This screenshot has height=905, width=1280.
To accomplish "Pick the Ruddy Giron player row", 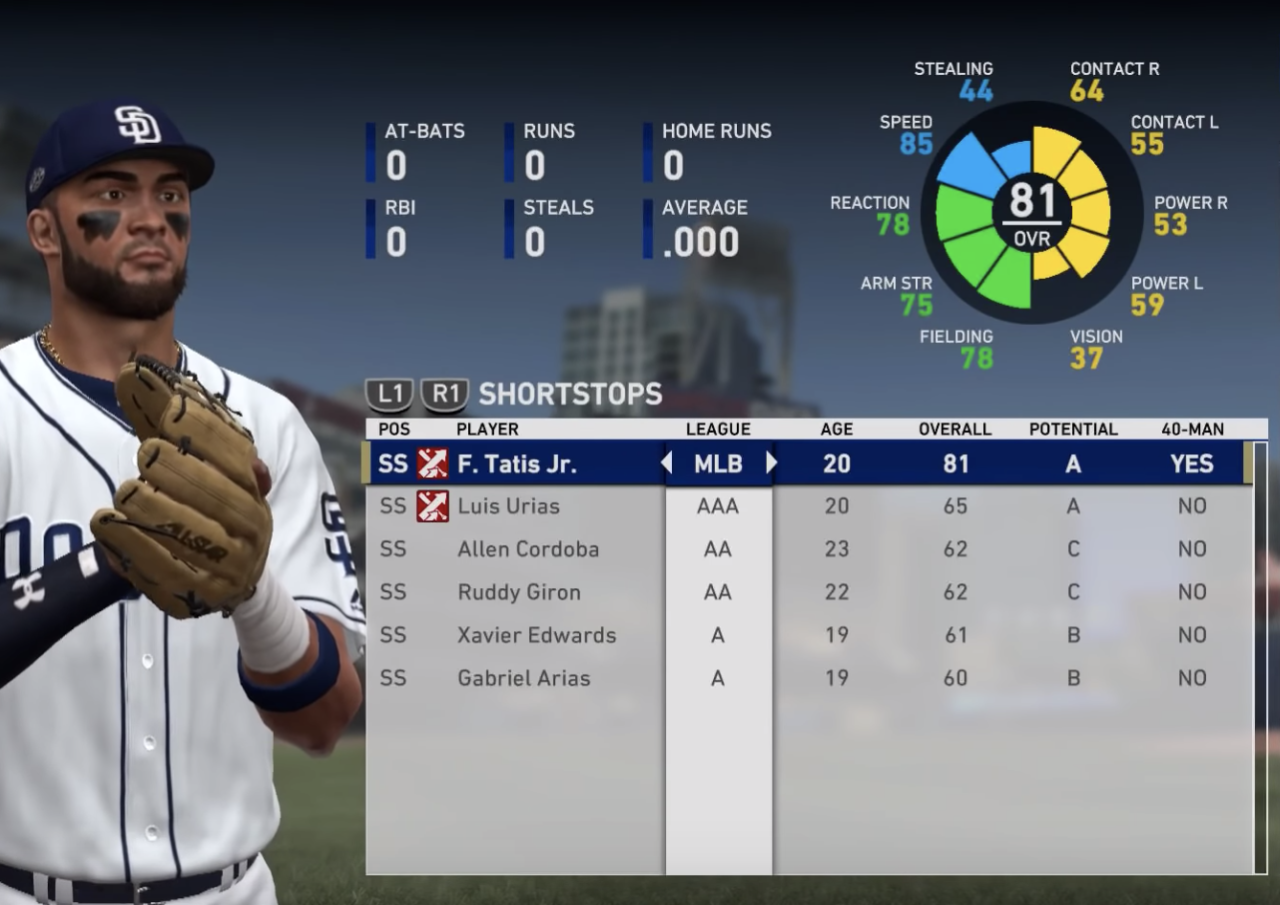I will click(x=518, y=592).
